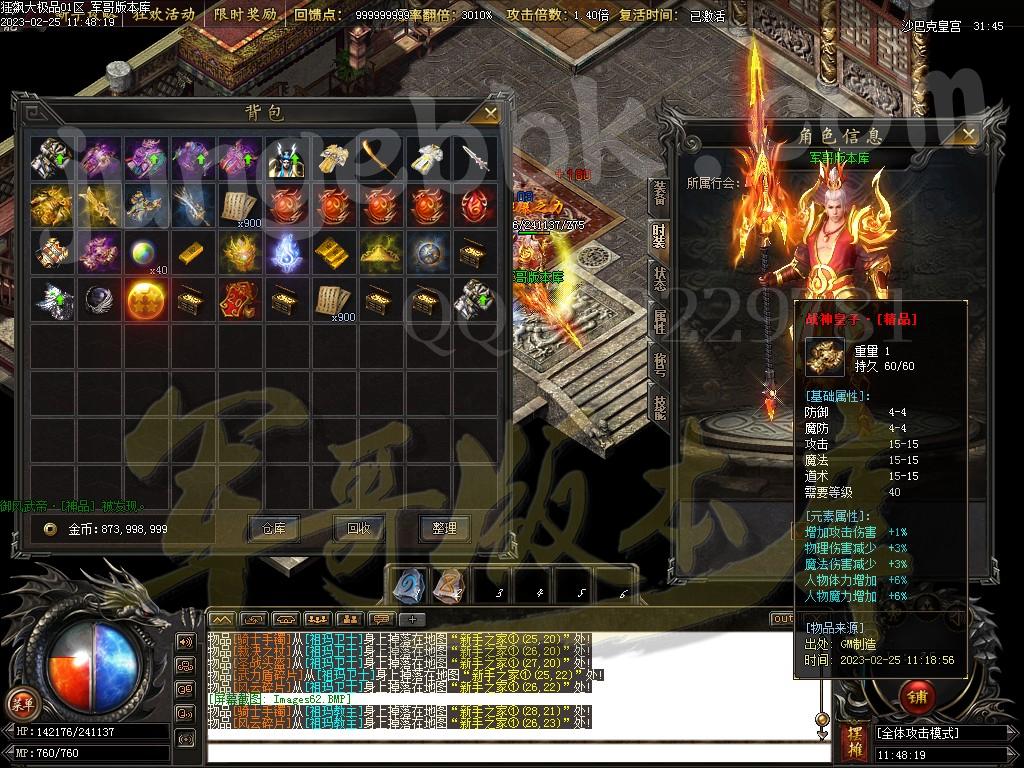Switch to the 技能 skills tab
This screenshot has height=768, width=1024.
coord(660,406)
